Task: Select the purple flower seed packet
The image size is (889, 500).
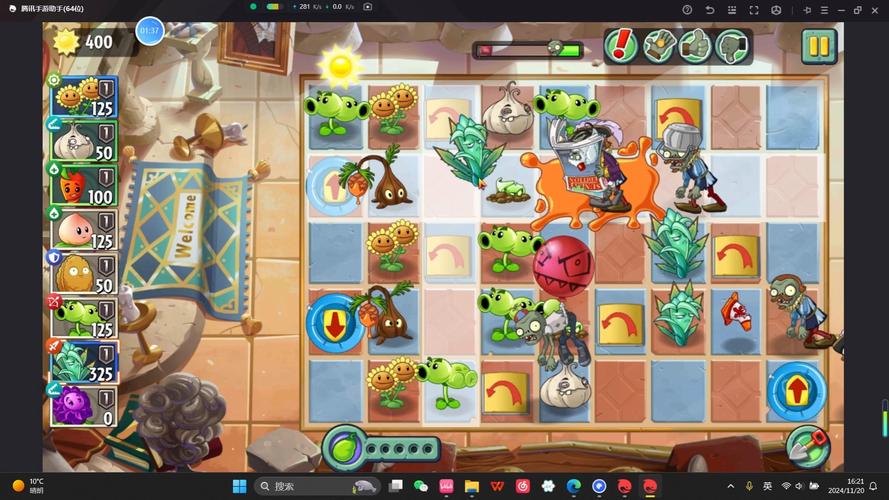Action: pos(84,405)
